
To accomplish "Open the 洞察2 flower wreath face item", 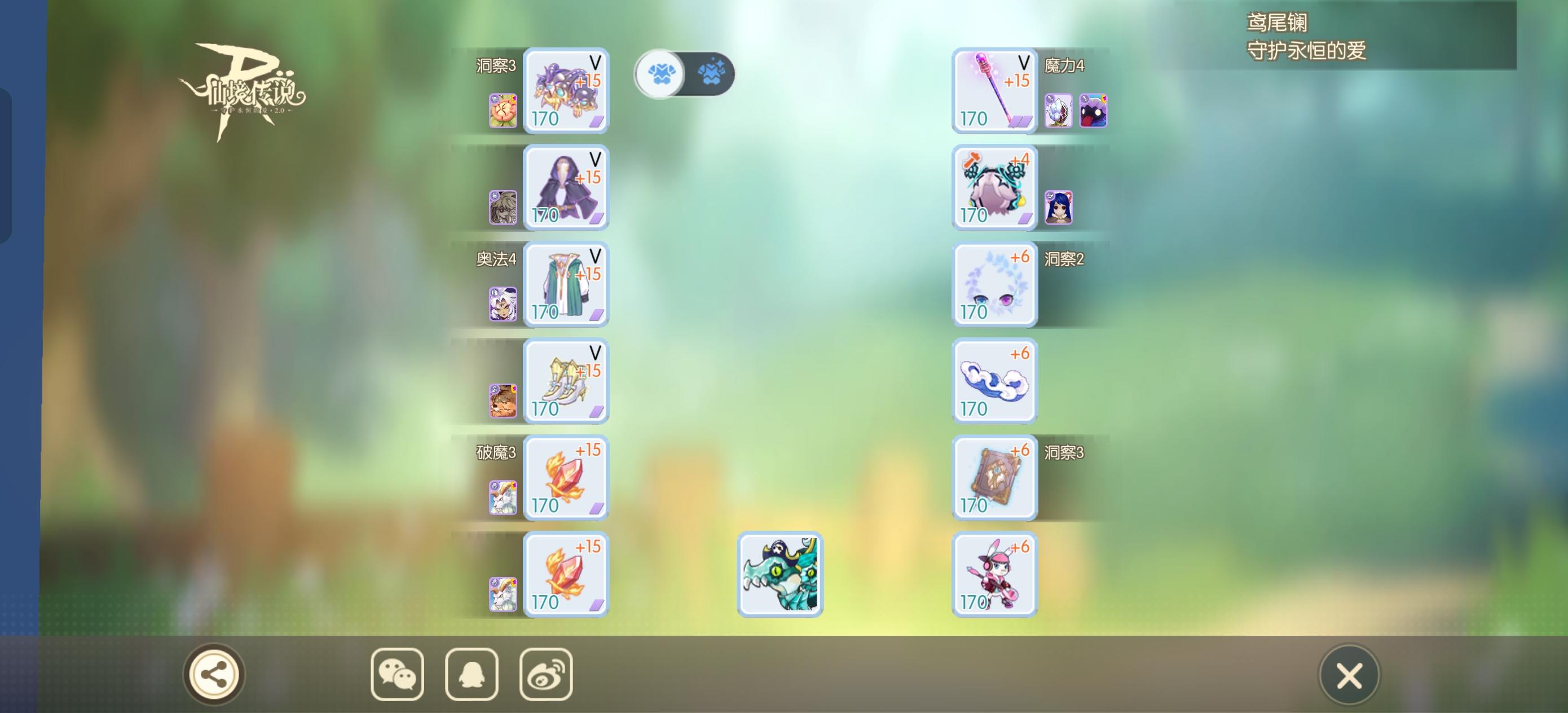I will coord(993,284).
